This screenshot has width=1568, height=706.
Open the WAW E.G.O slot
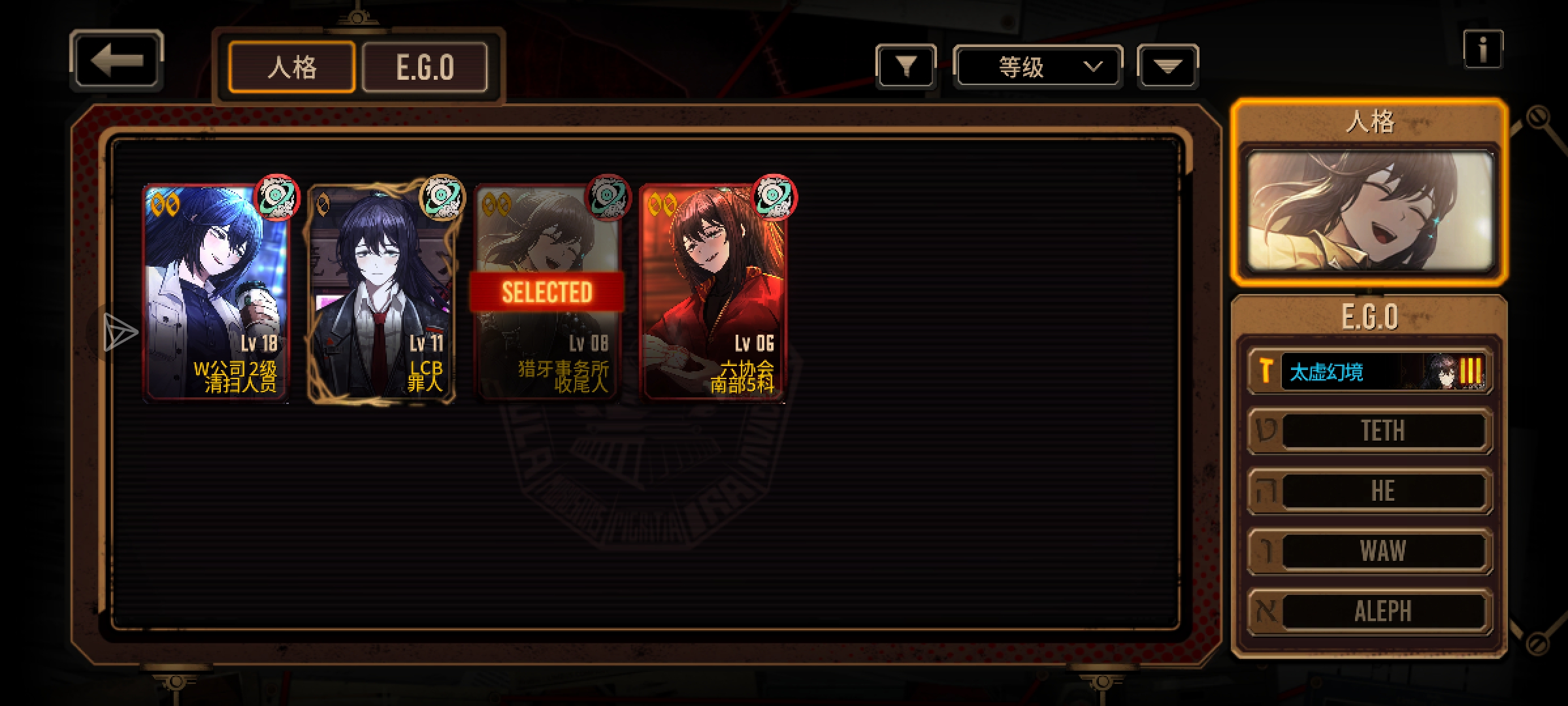(x=1370, y=551)
